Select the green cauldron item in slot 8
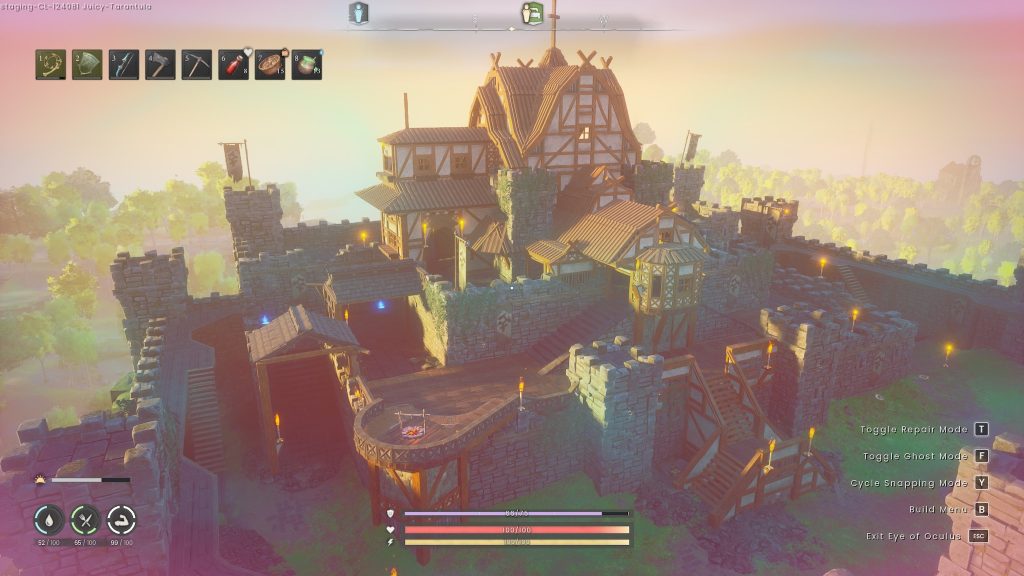This screenshot has height=576, width=1024. click(306, 65)
